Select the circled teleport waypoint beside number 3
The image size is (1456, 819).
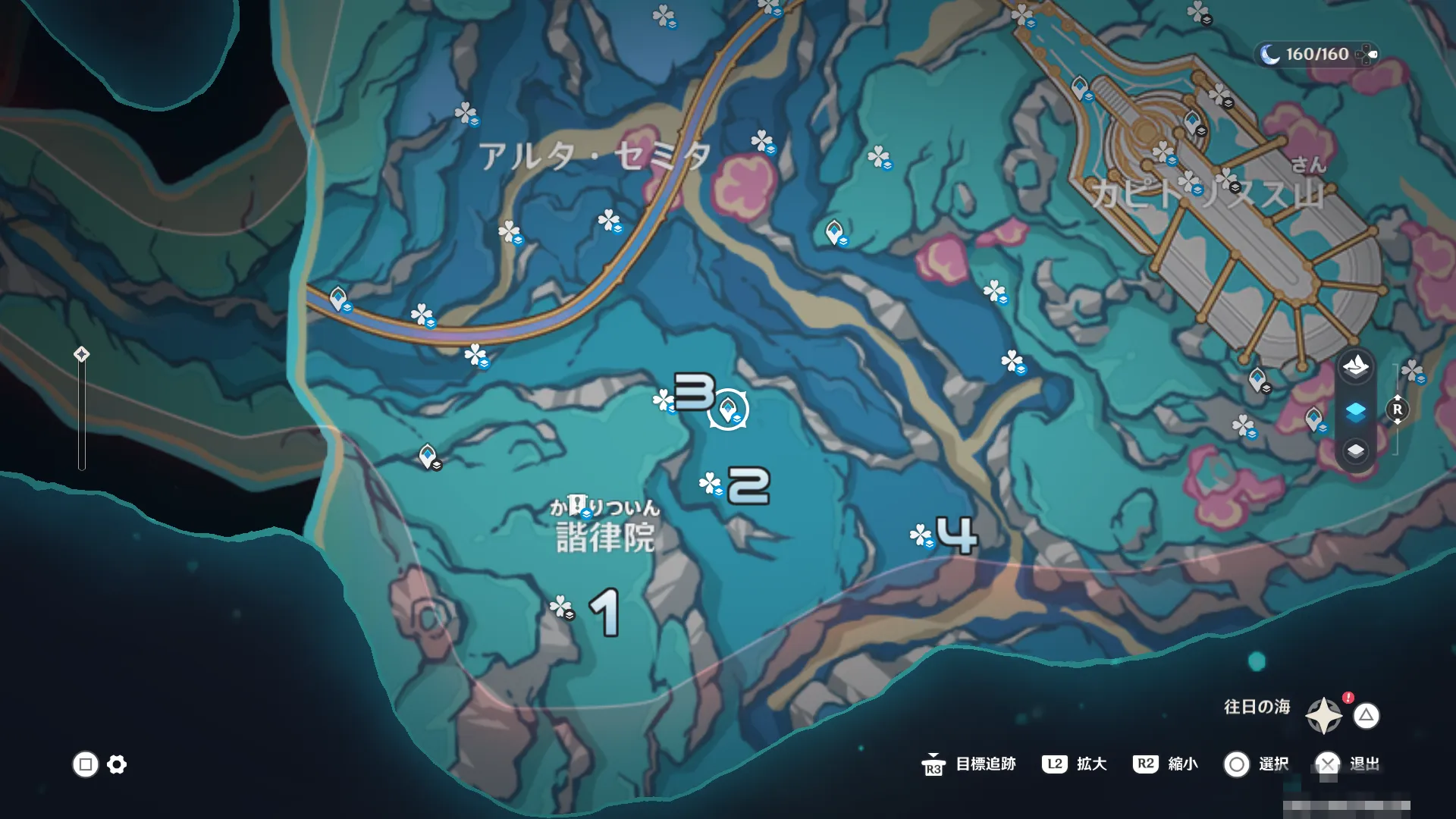(728, 410)
